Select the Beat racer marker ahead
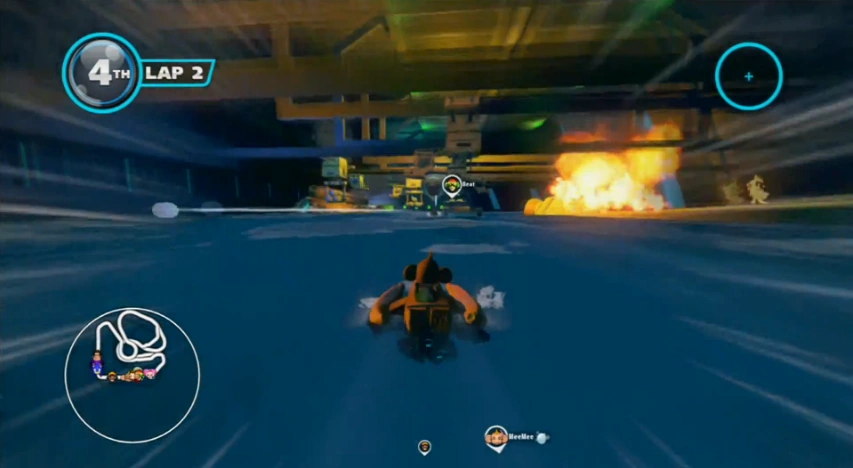Image resolution: width=853 pixels, height=468 pixels. pyautogui.click(x=452, y=185)
